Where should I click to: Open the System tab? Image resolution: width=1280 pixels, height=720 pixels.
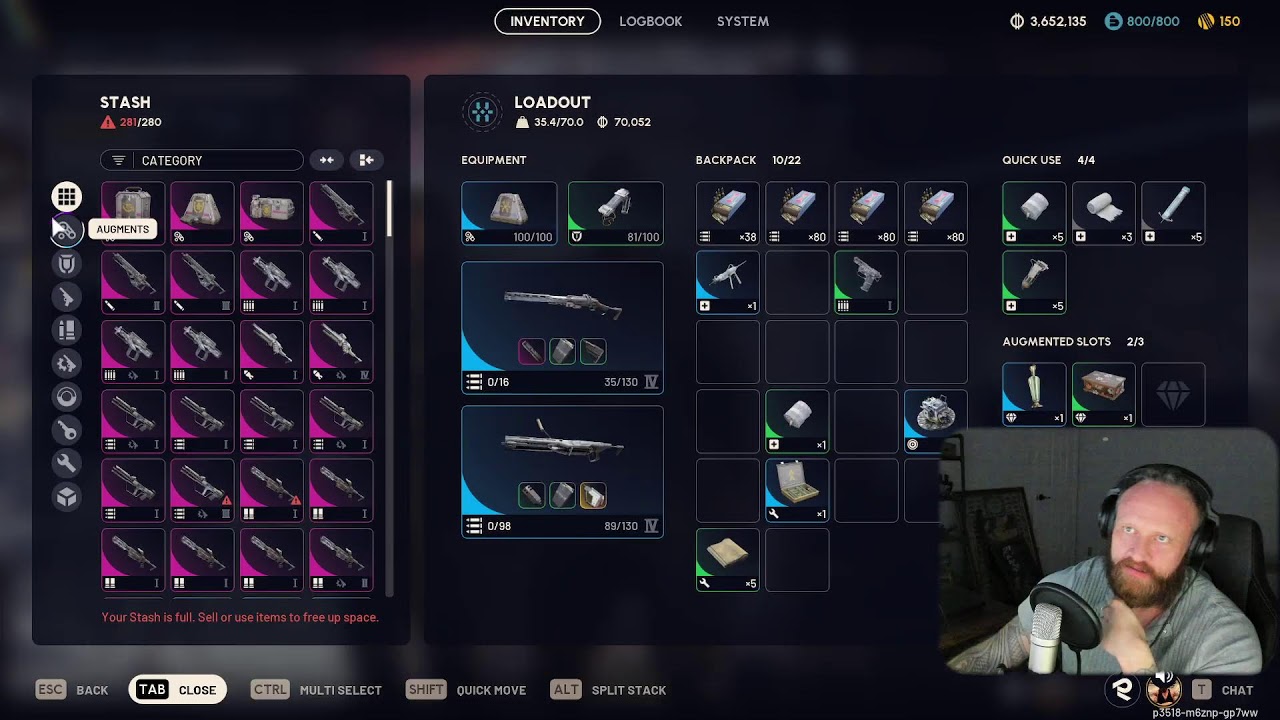[742, 21]
